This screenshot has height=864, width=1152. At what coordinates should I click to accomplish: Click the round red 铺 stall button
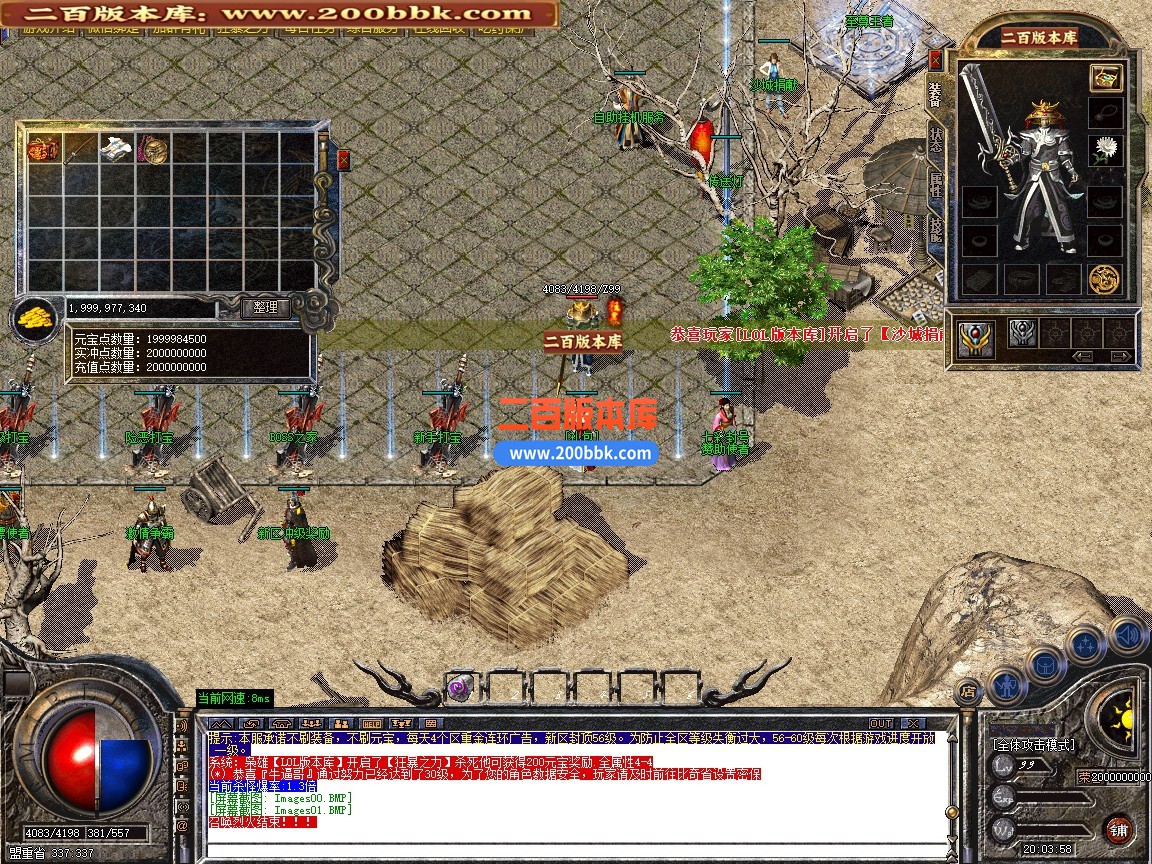(1119, 829)
